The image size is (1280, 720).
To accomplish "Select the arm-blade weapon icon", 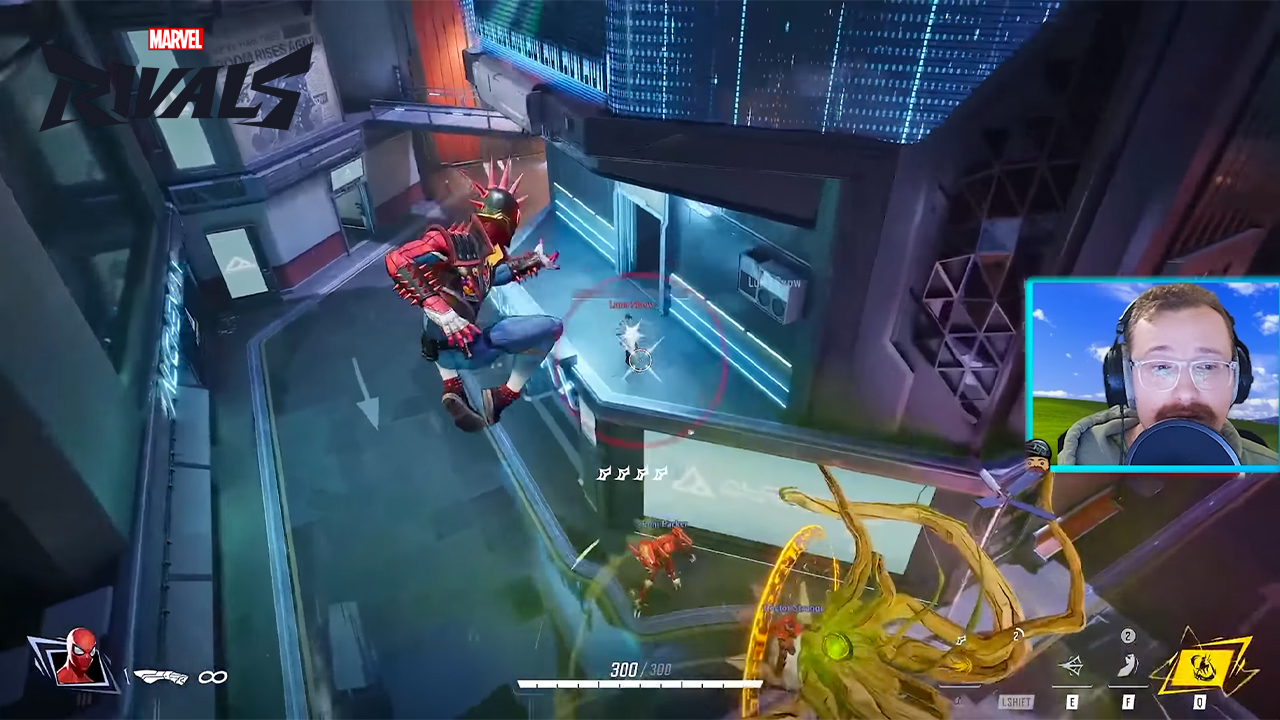I will coord(160,677).
